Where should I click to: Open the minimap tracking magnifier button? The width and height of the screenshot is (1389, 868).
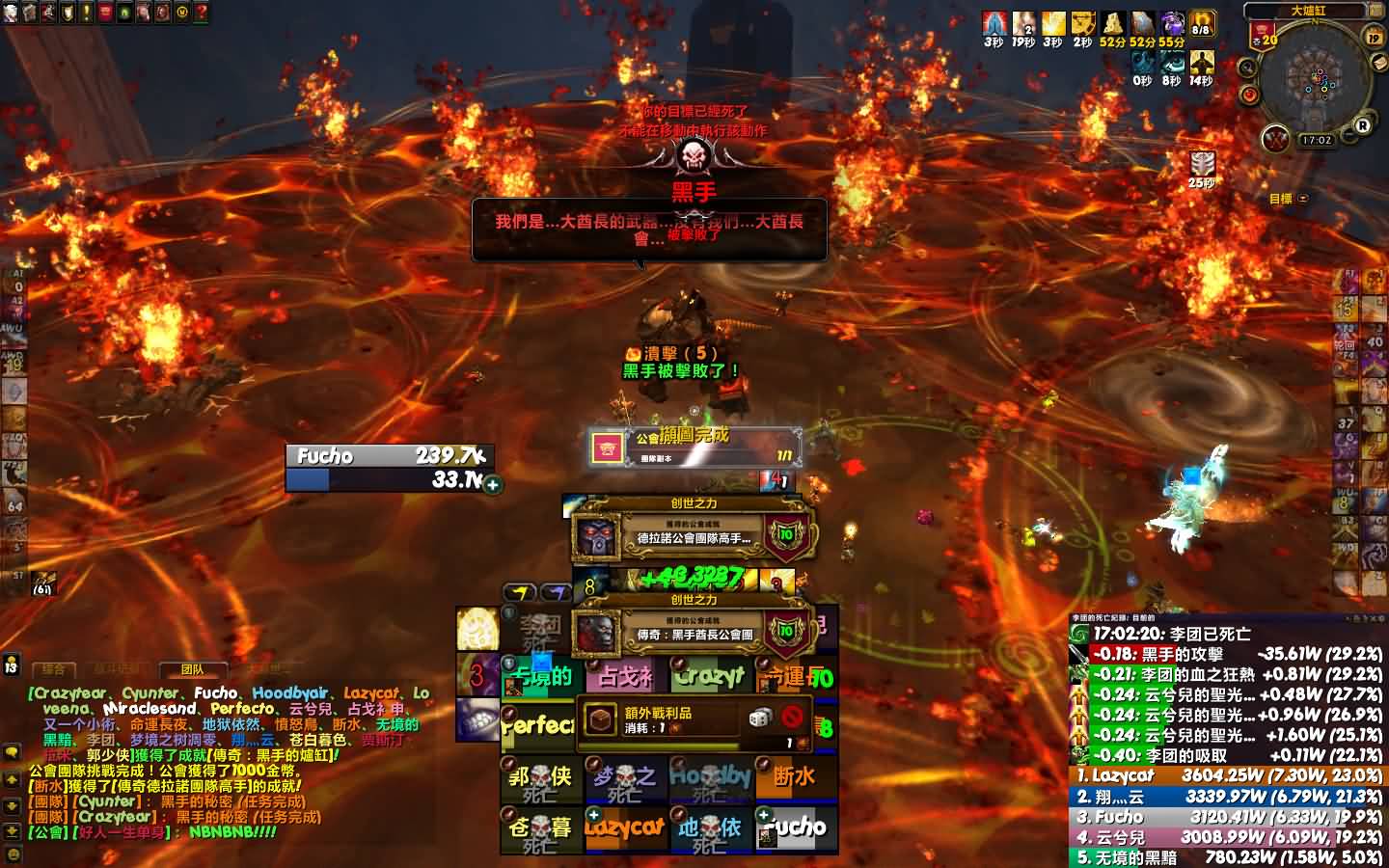pos(1247,68)
